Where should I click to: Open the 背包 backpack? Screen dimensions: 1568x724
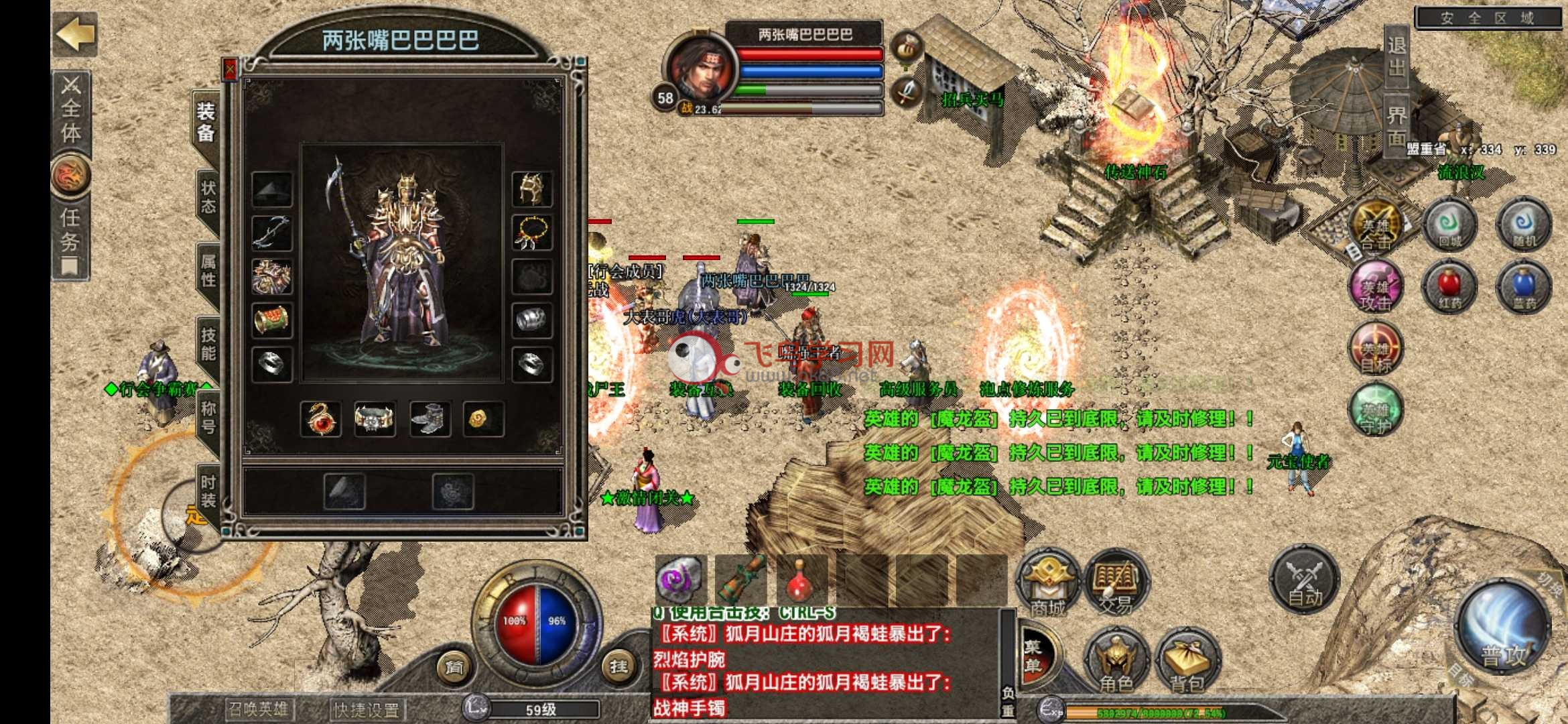1187,660
